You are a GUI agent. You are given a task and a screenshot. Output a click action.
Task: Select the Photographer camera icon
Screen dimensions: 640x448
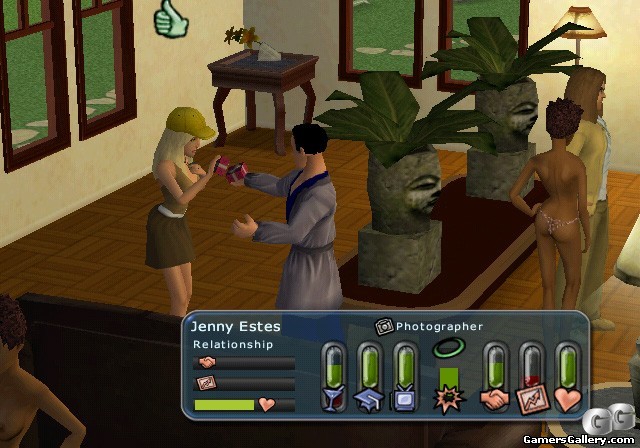point(383,326)
